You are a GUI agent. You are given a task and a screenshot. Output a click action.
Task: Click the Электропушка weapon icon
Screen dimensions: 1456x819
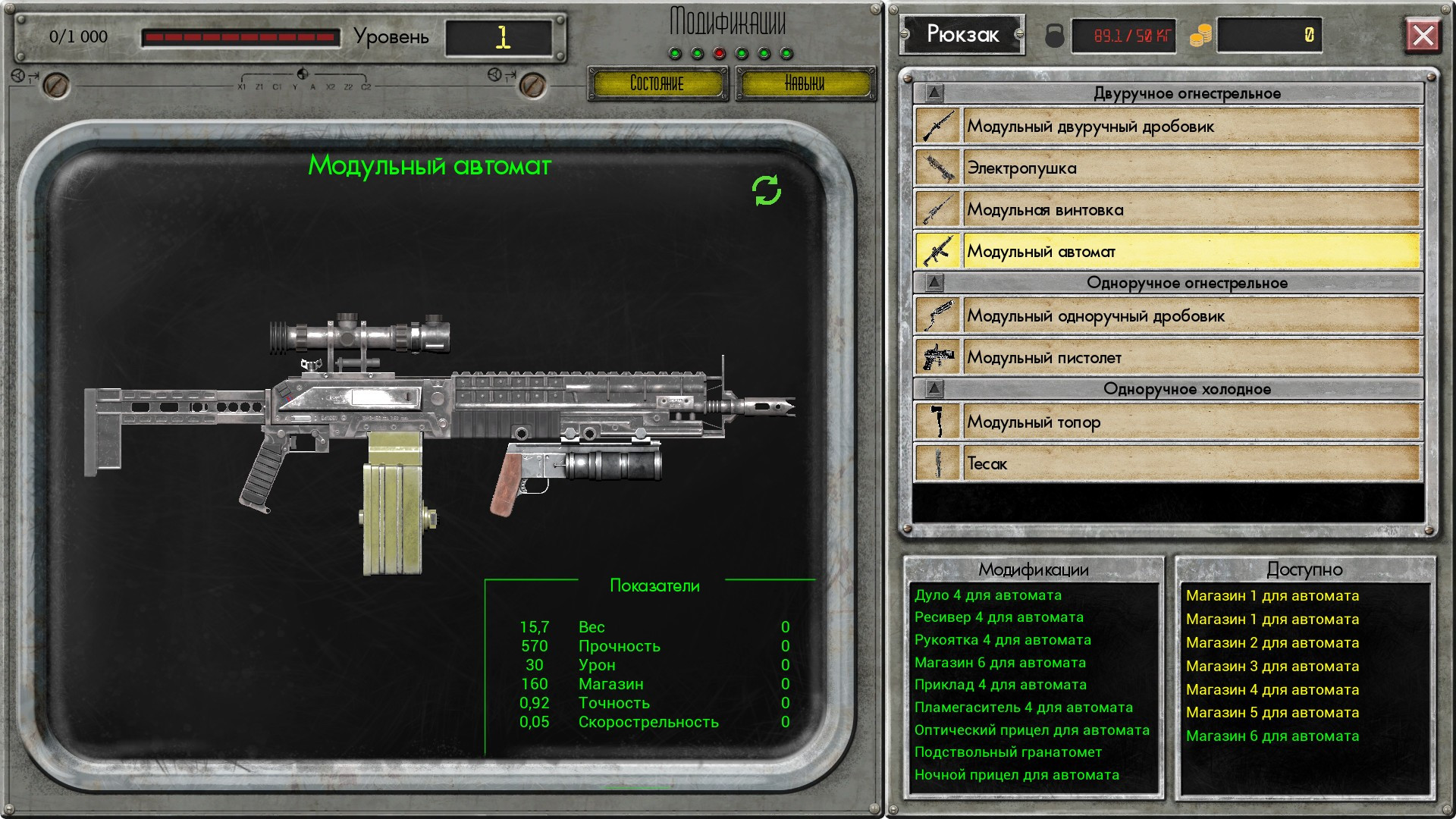coord(937,168)
